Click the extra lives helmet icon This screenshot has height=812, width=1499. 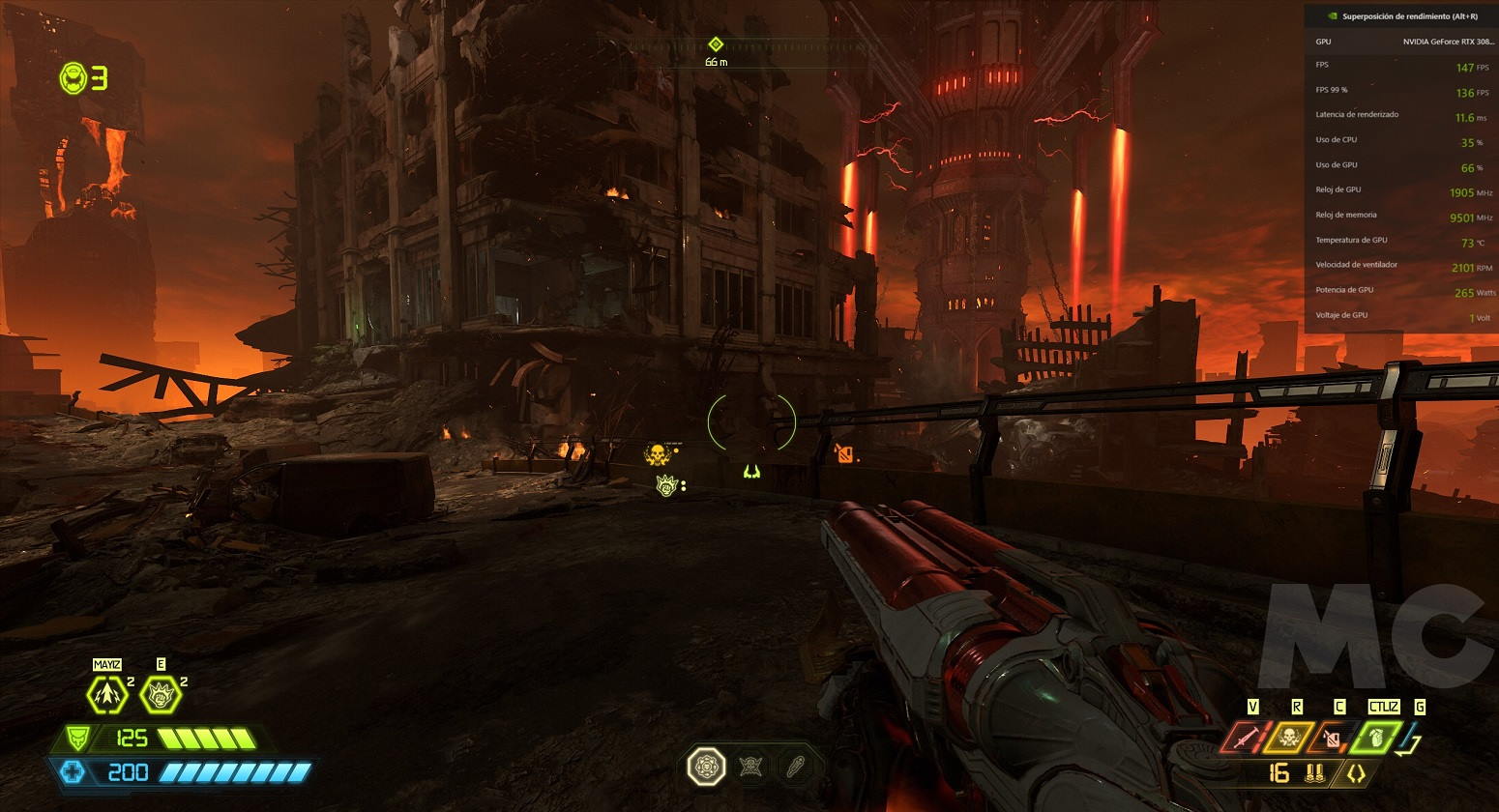[x=73, y=78]
